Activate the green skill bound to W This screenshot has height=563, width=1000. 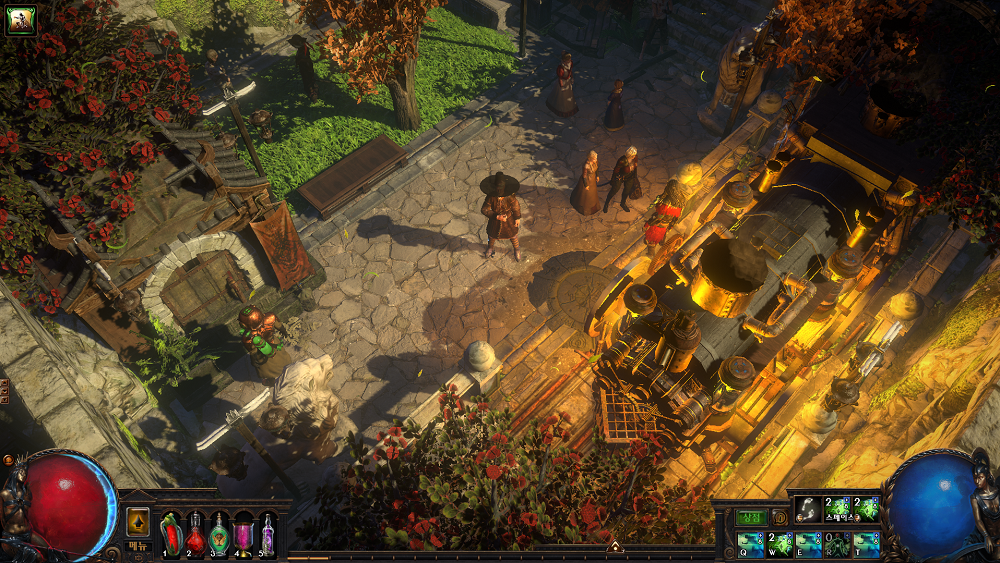click(x=780, y=544)
